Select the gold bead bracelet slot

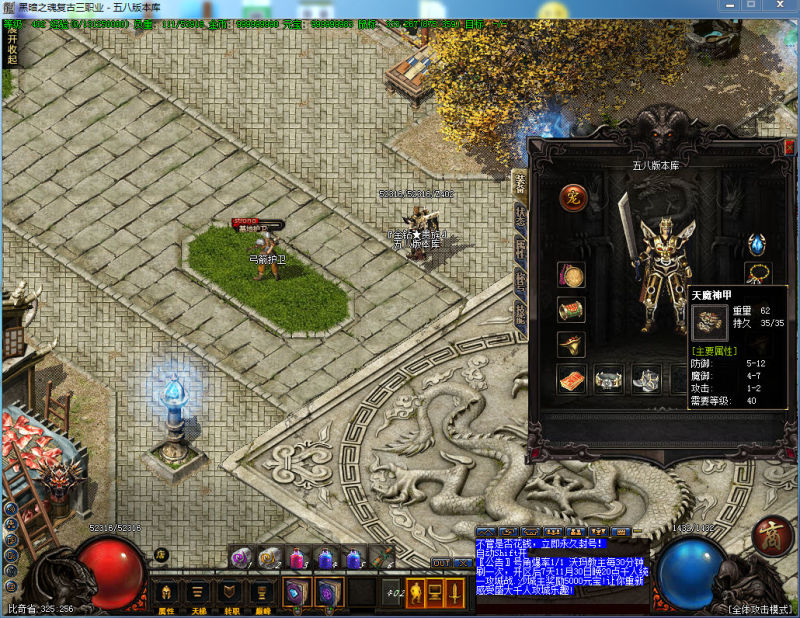(758, 274)
